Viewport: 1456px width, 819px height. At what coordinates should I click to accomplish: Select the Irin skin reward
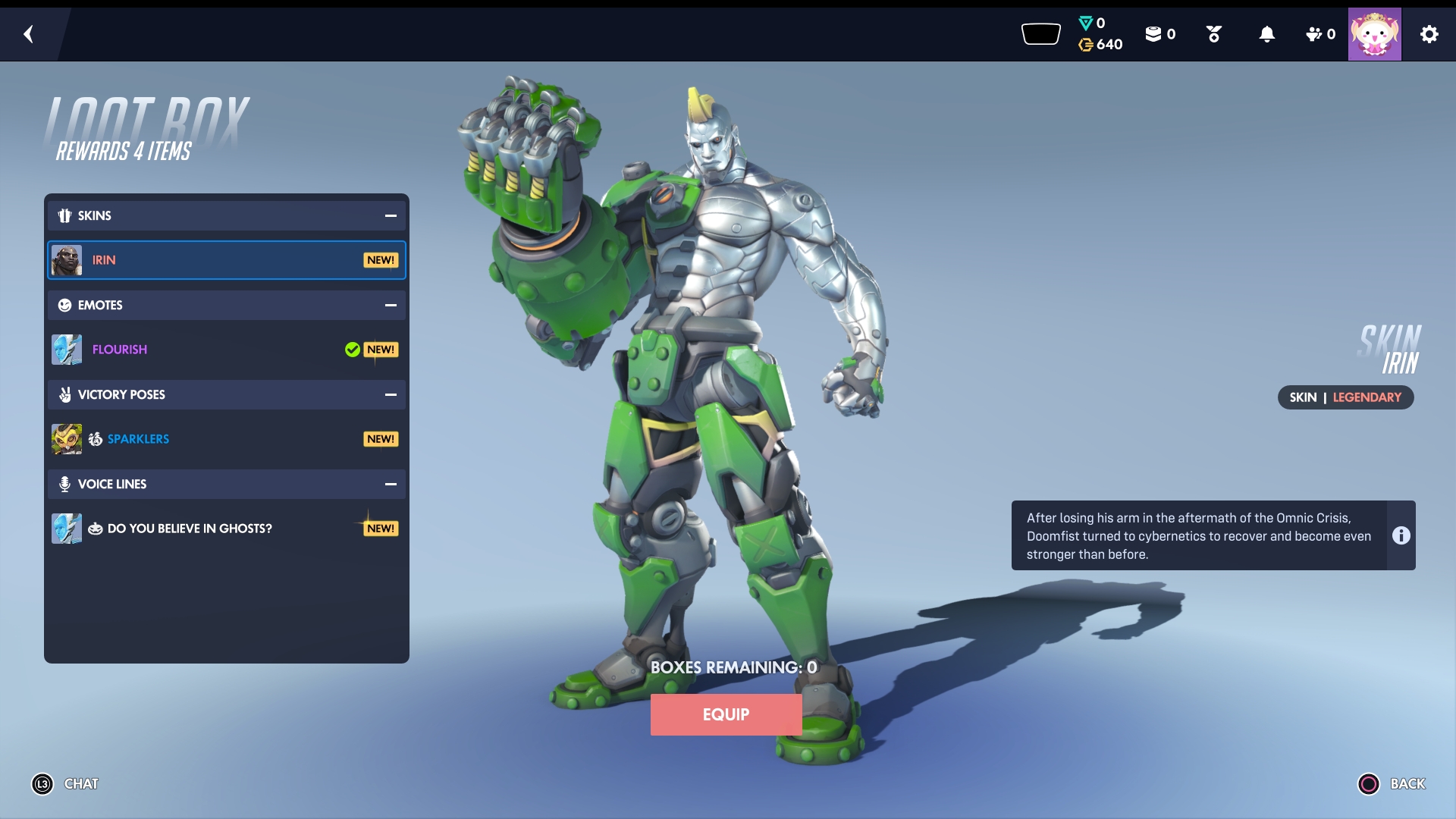click(x=226, y=260)
